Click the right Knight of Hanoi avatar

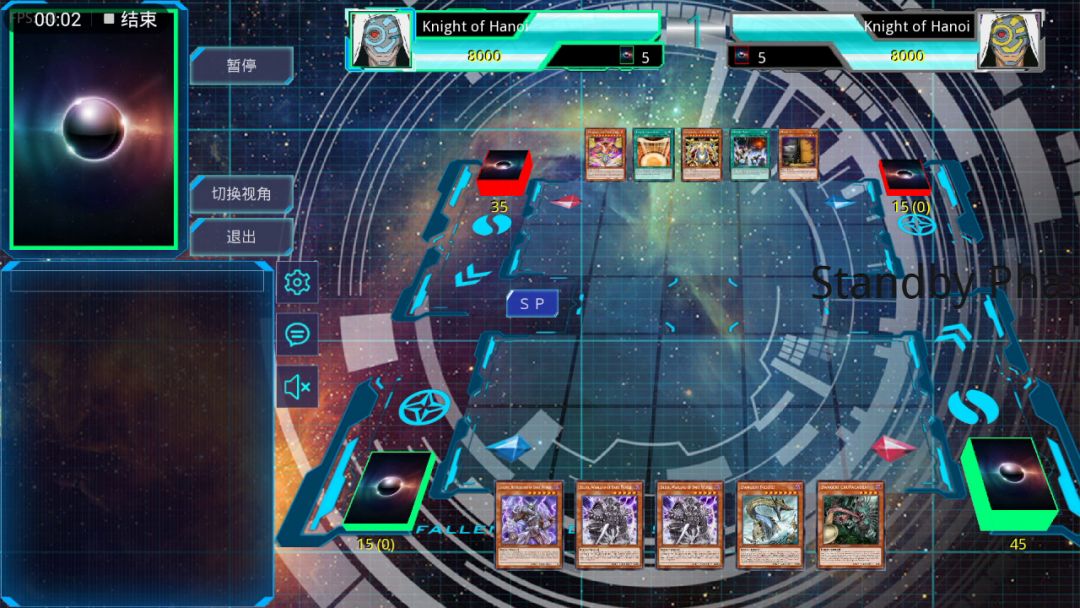(x=1009, y=40)
